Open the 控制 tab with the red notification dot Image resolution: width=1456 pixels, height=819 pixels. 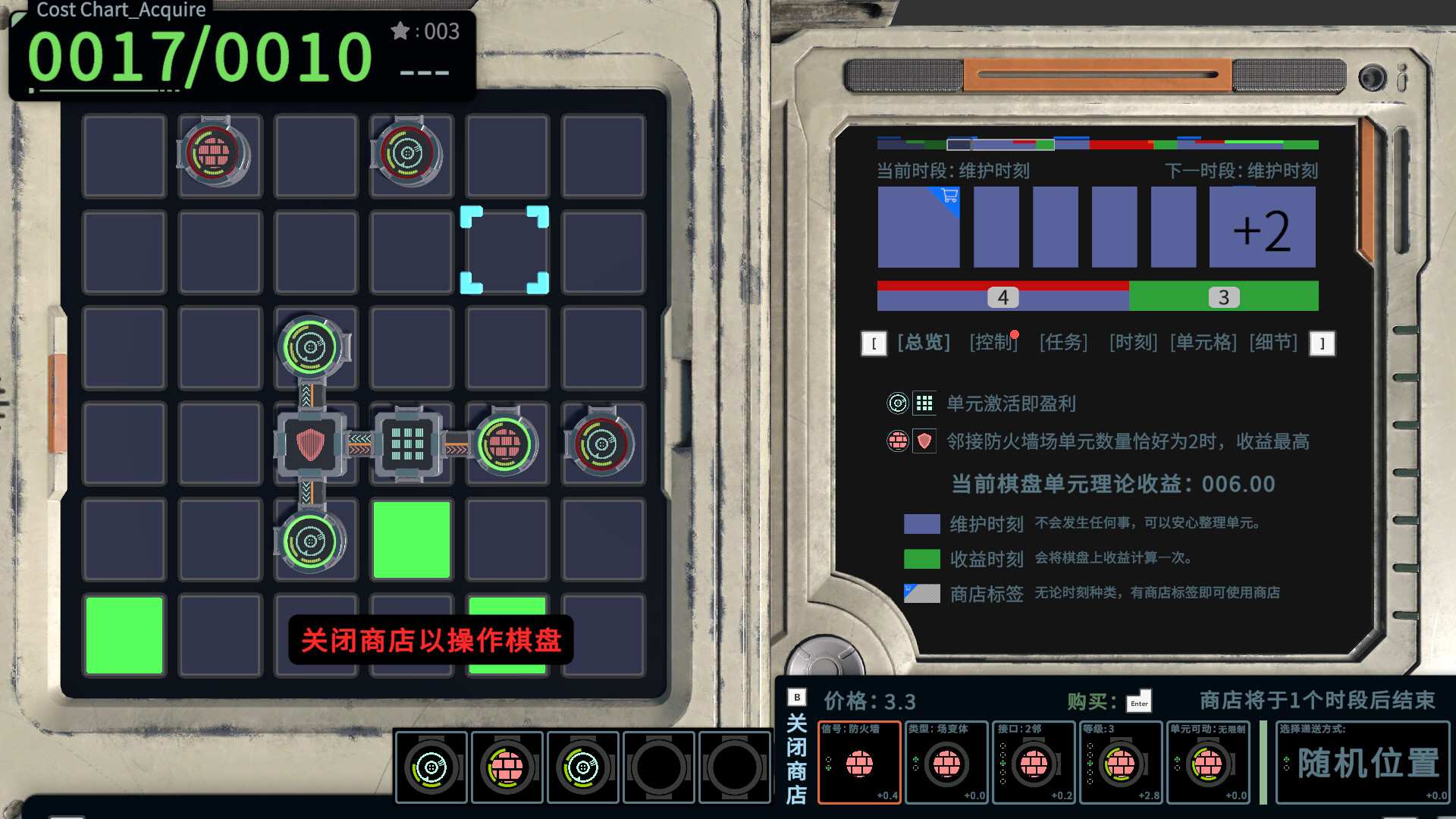pyautogui.click(x=993, y=342)
